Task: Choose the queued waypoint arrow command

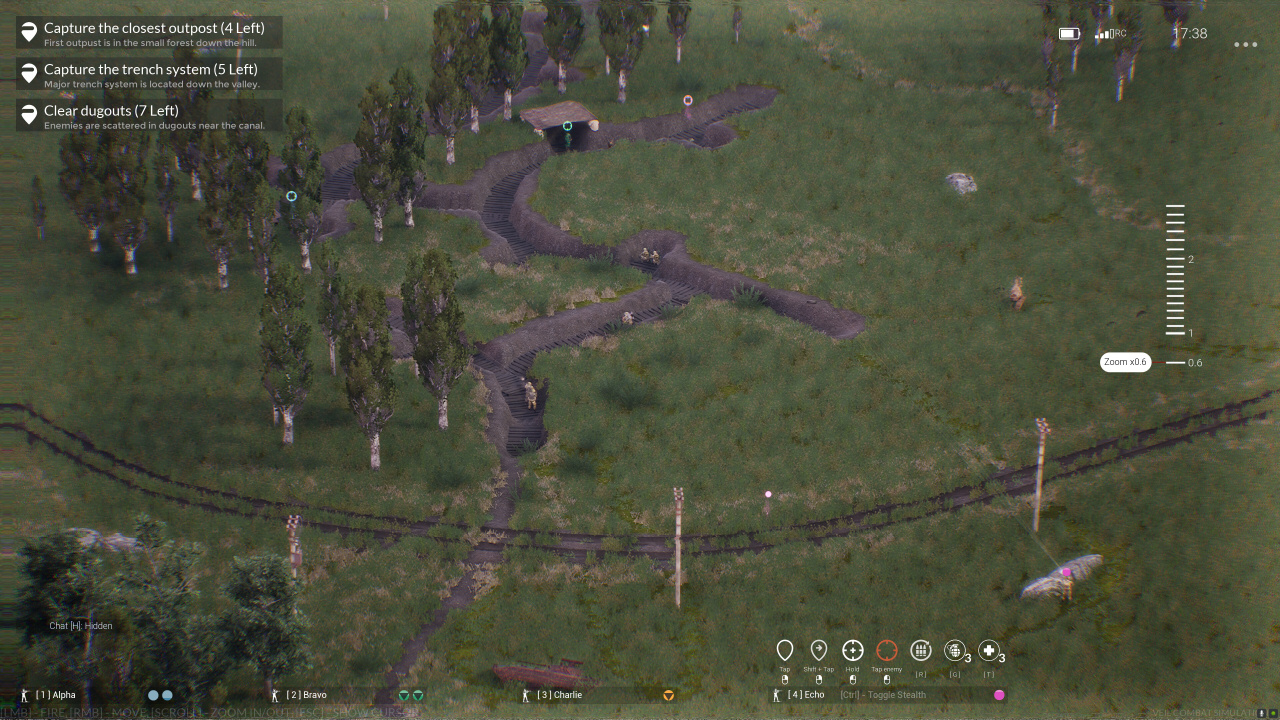Action: (819, 651)
